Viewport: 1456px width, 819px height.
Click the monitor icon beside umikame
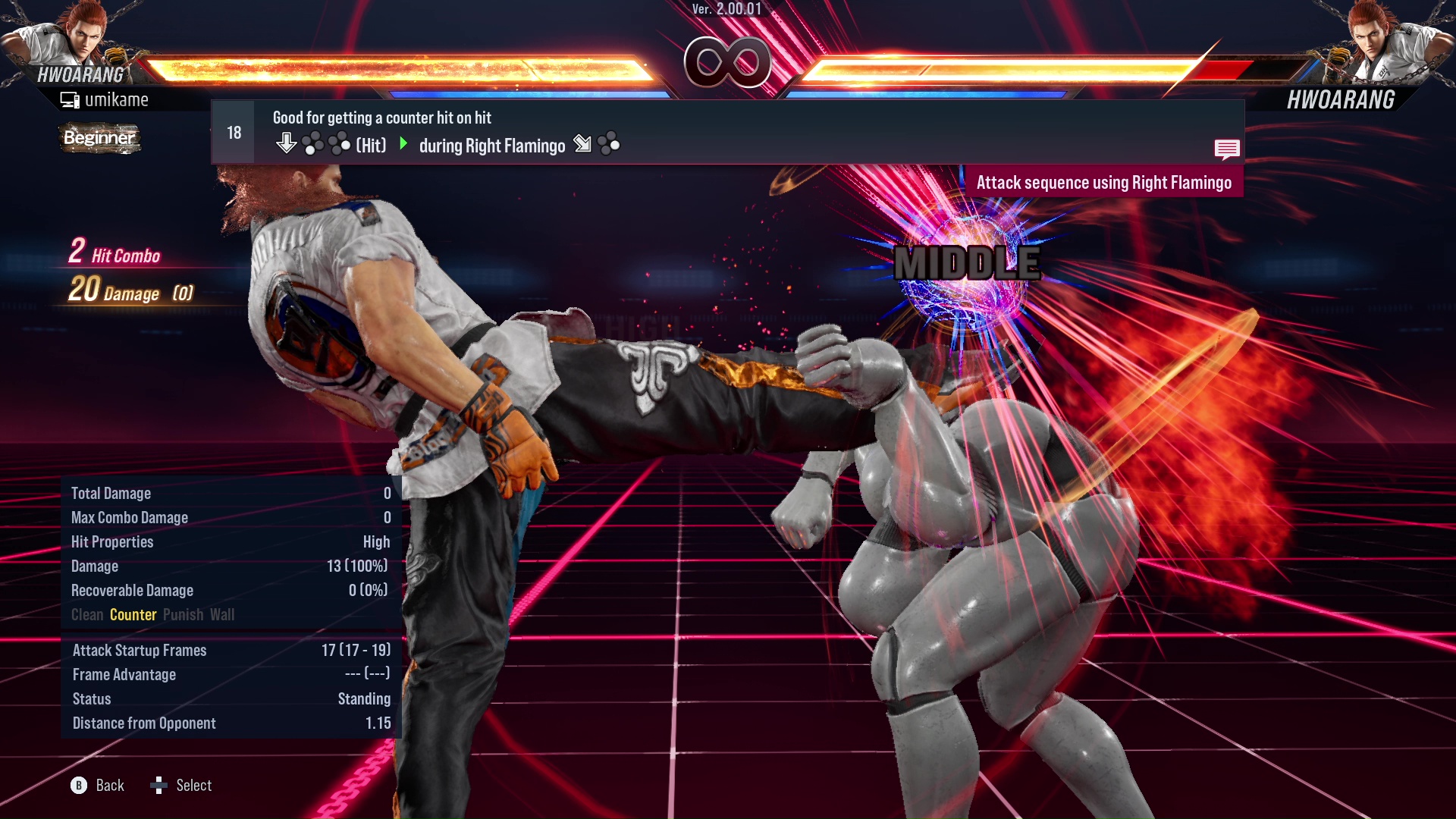tap(69, 99)
